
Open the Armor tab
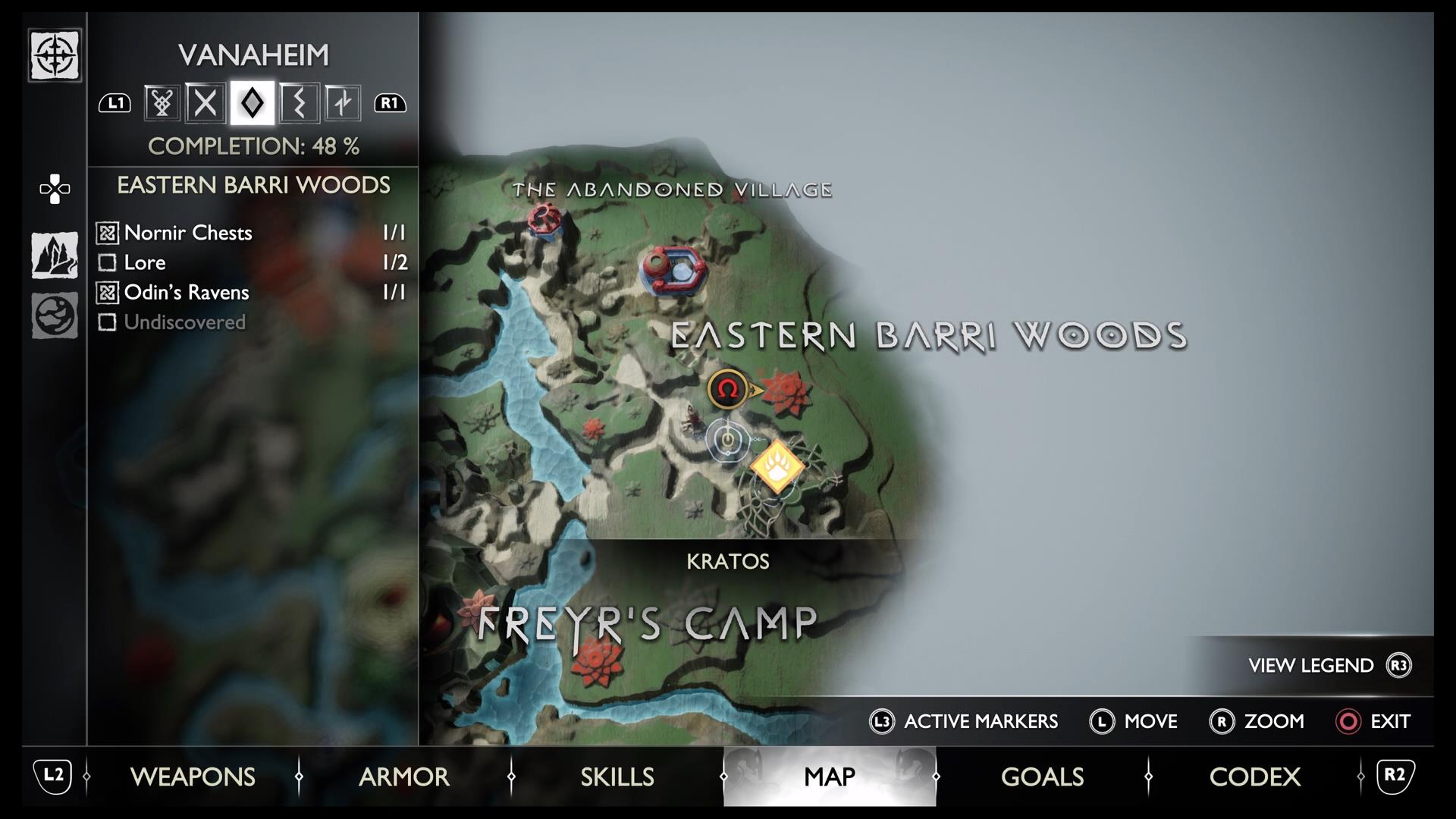click(404, 777)
